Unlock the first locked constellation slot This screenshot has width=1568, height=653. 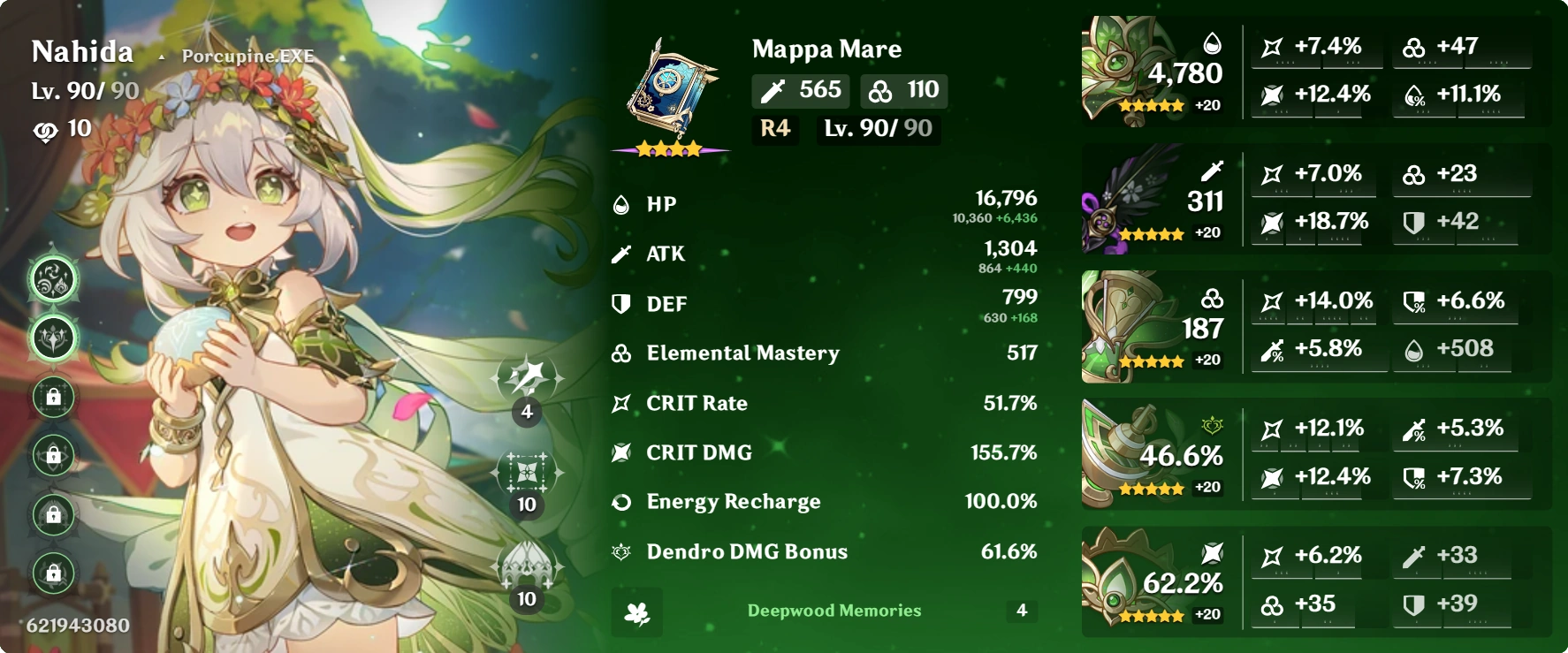pyautogui.click(x=52, y=397)
